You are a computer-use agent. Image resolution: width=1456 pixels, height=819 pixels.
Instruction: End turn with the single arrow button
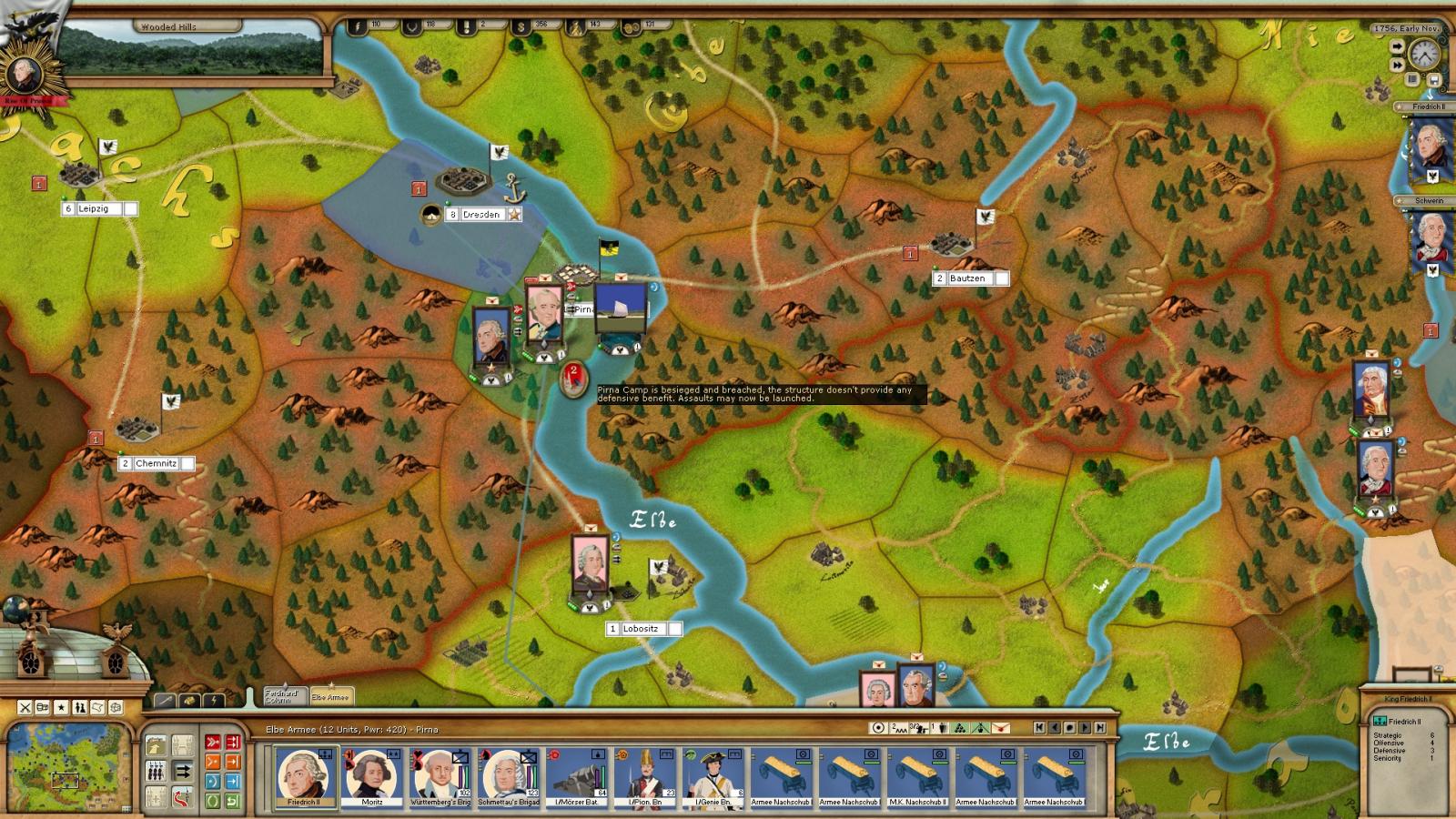1397,45
